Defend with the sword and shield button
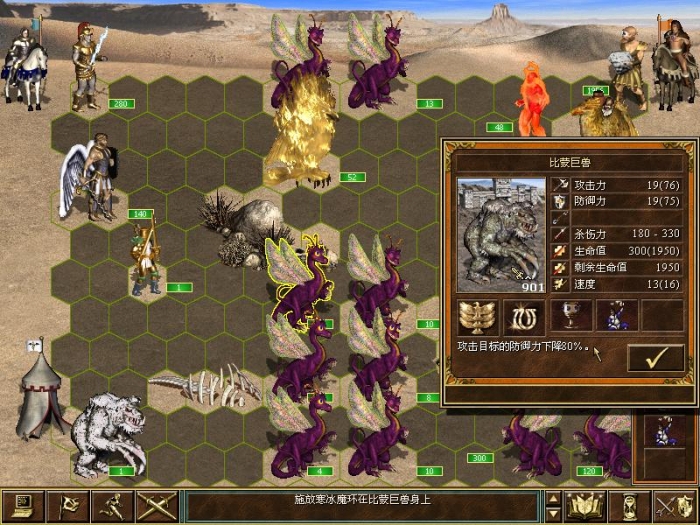Image resolution: width=700 pixels, height=525 pixels. click(676, 506)
